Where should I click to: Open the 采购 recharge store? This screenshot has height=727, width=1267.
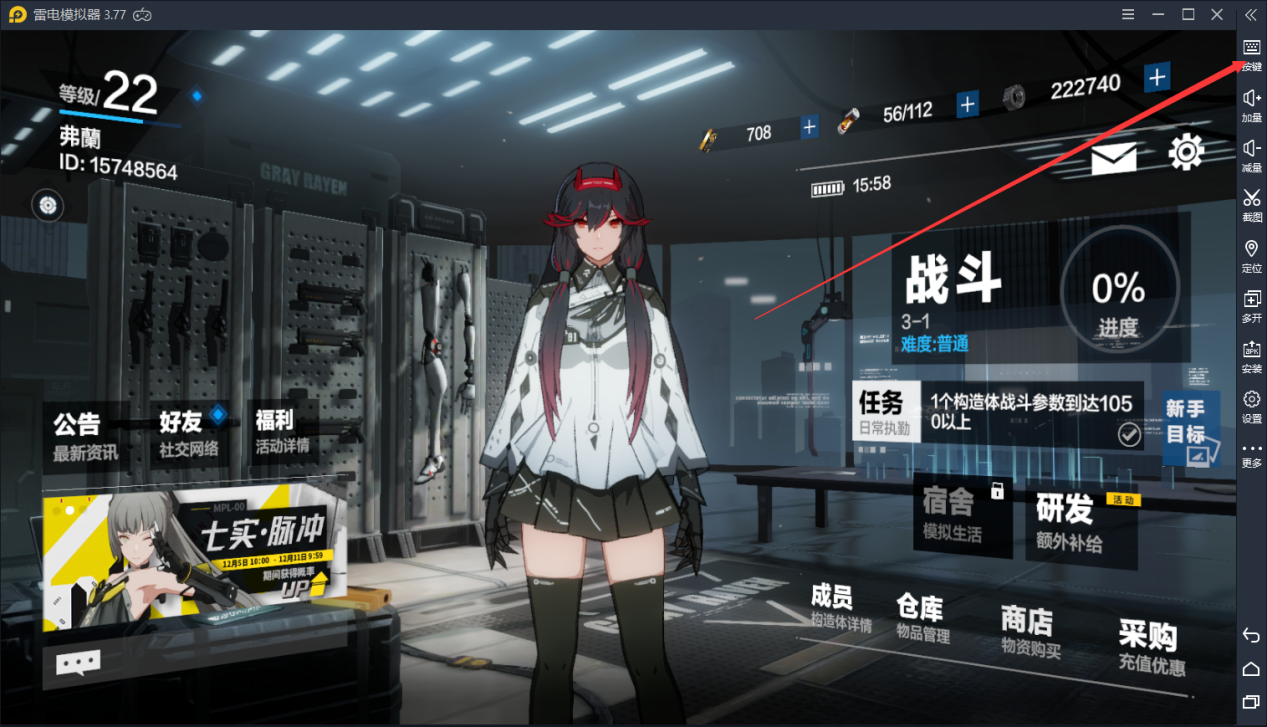point(1150,647)
